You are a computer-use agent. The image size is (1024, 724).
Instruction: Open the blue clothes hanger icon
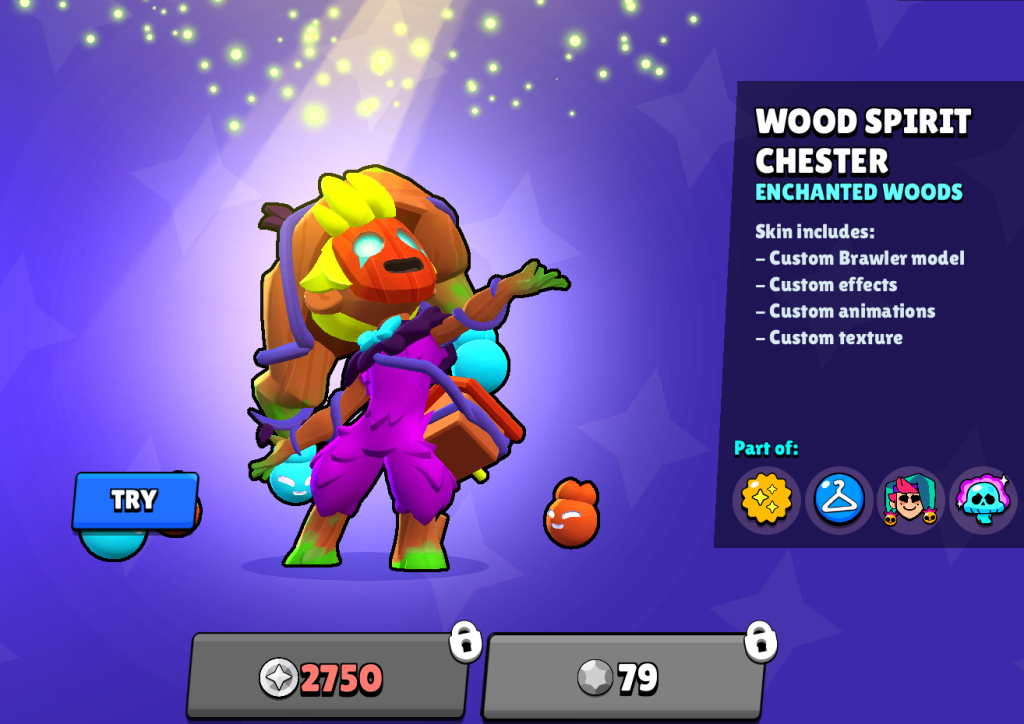[x=839, y=500]
